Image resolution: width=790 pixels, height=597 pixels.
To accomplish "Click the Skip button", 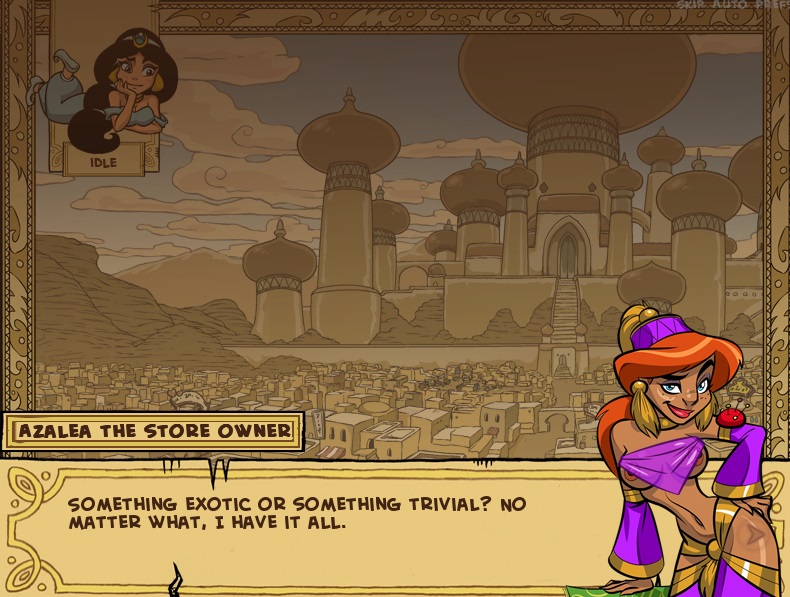I will 692,5.
